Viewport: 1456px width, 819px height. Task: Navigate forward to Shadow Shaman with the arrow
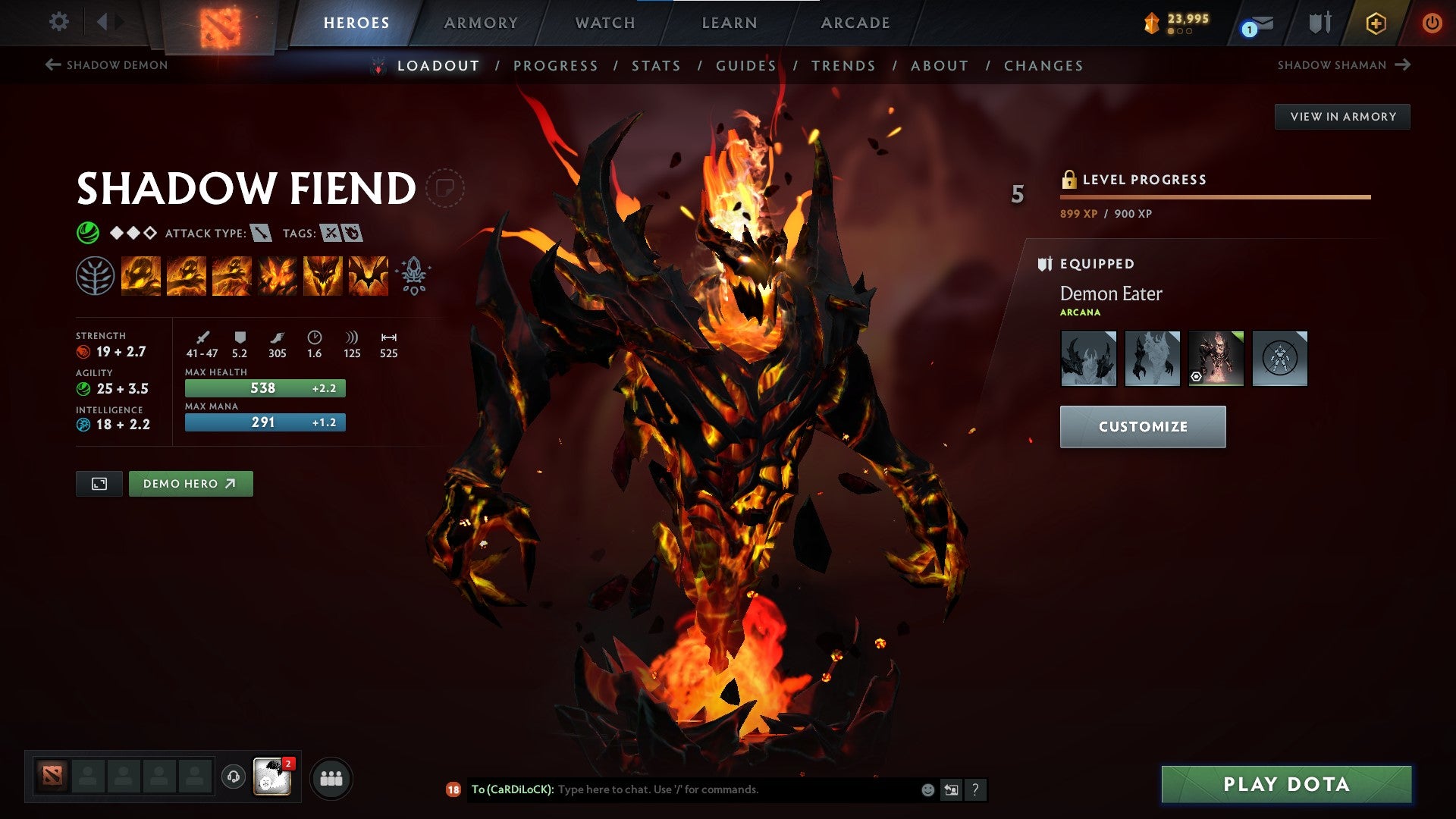1401,65
